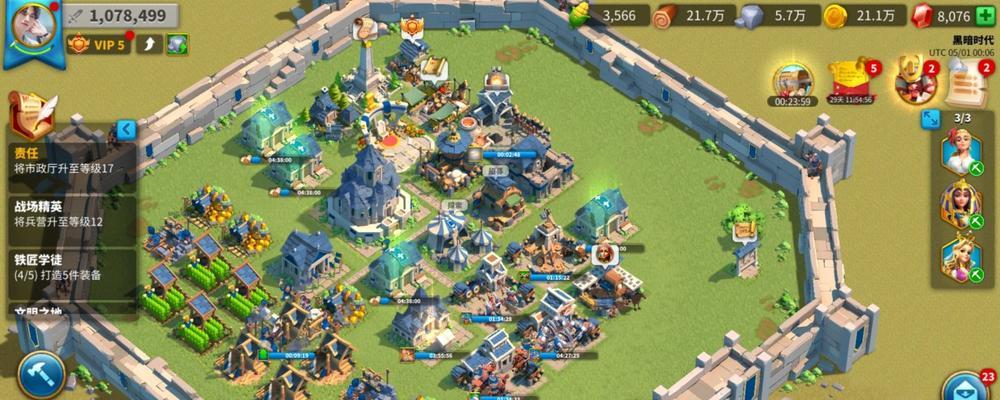Open the timed event with 00:23:59 countdown
This screenshot has width=1000, height=400.
point(792,82)
